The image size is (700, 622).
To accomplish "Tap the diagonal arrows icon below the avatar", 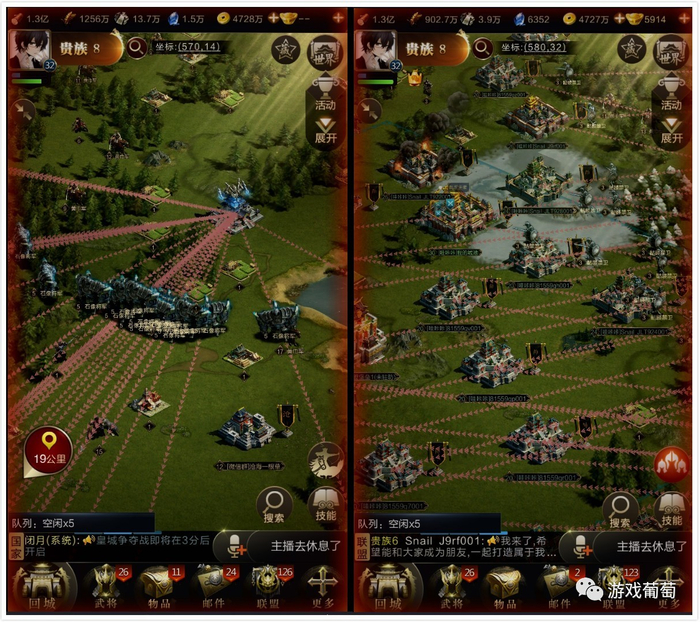I will (x=22, y=109).
